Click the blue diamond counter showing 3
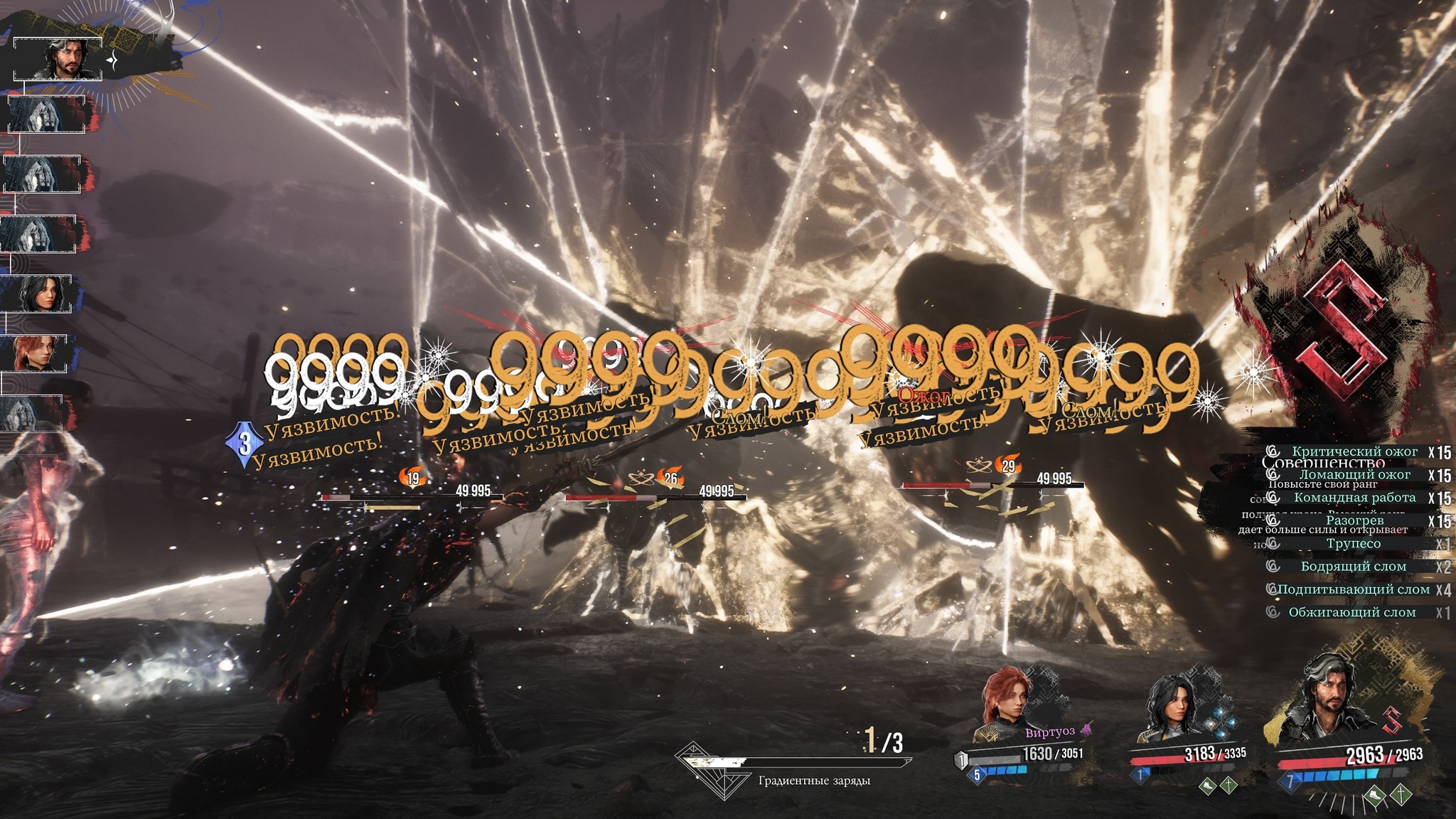 tap(245, 444)
